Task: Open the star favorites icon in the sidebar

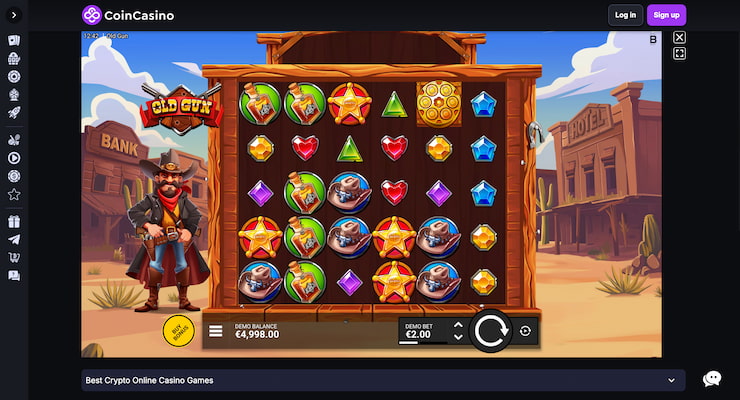Action: tap(14, 194)
